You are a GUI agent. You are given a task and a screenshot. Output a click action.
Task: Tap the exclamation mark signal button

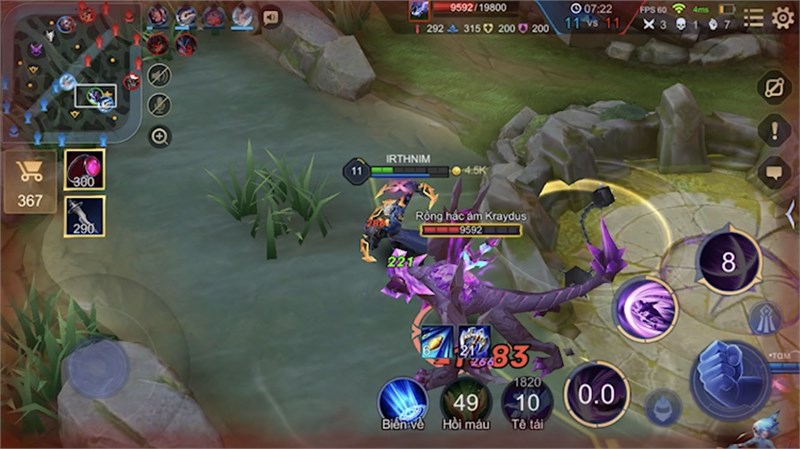(774, 130)
